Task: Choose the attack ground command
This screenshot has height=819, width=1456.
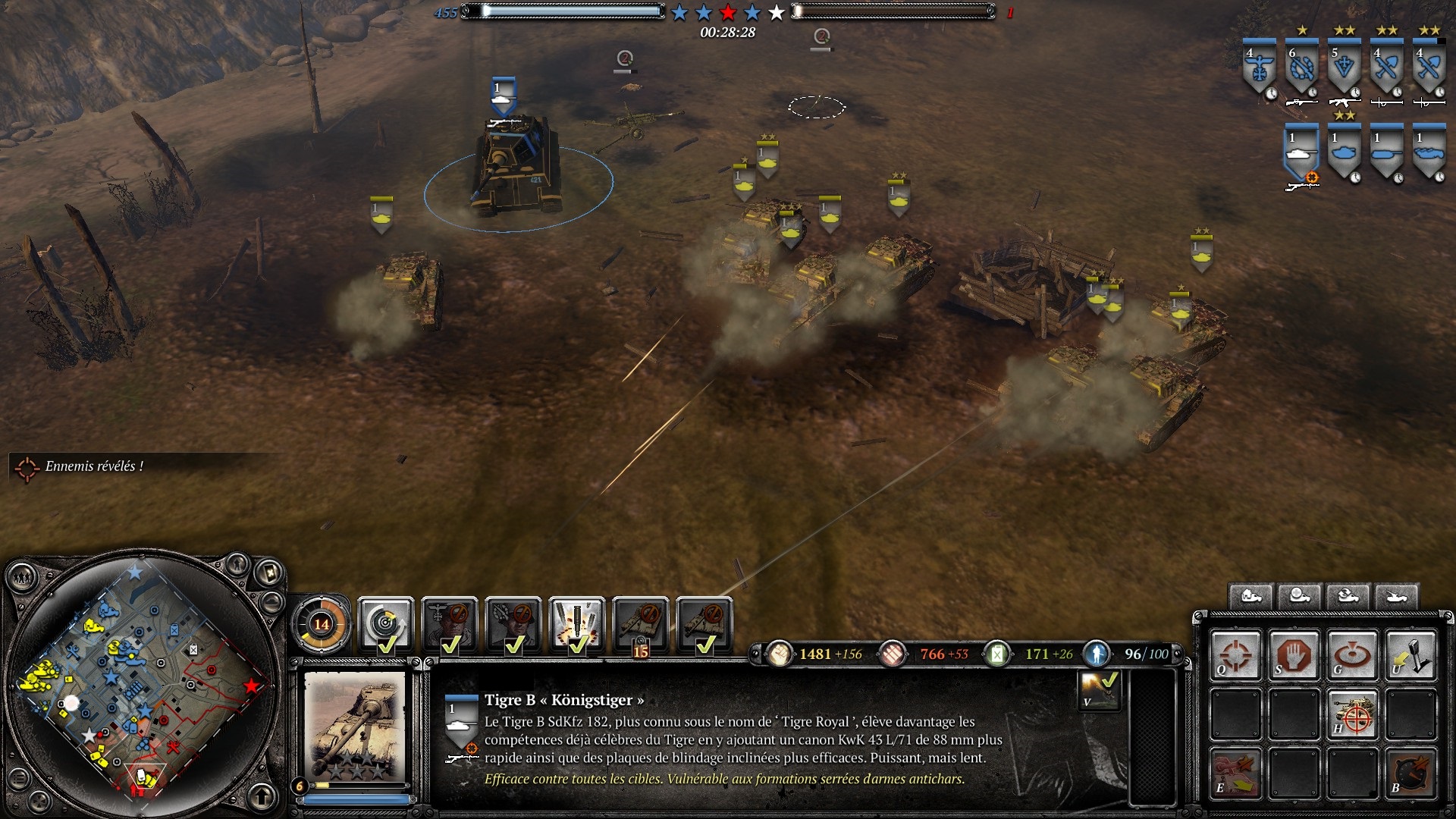Action: (1352, 655)
